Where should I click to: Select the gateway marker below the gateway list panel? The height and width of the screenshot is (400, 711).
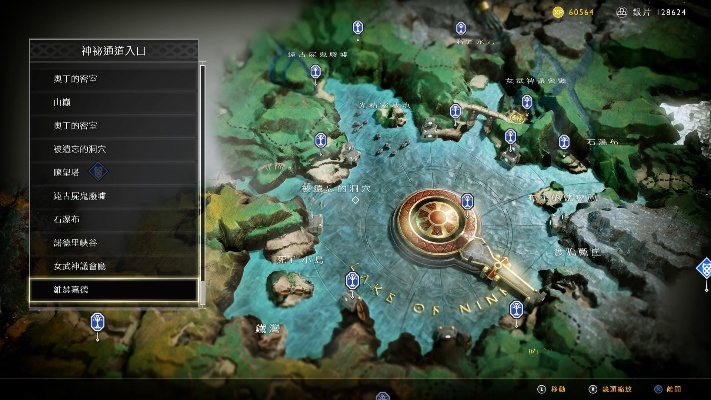[98, 322]
